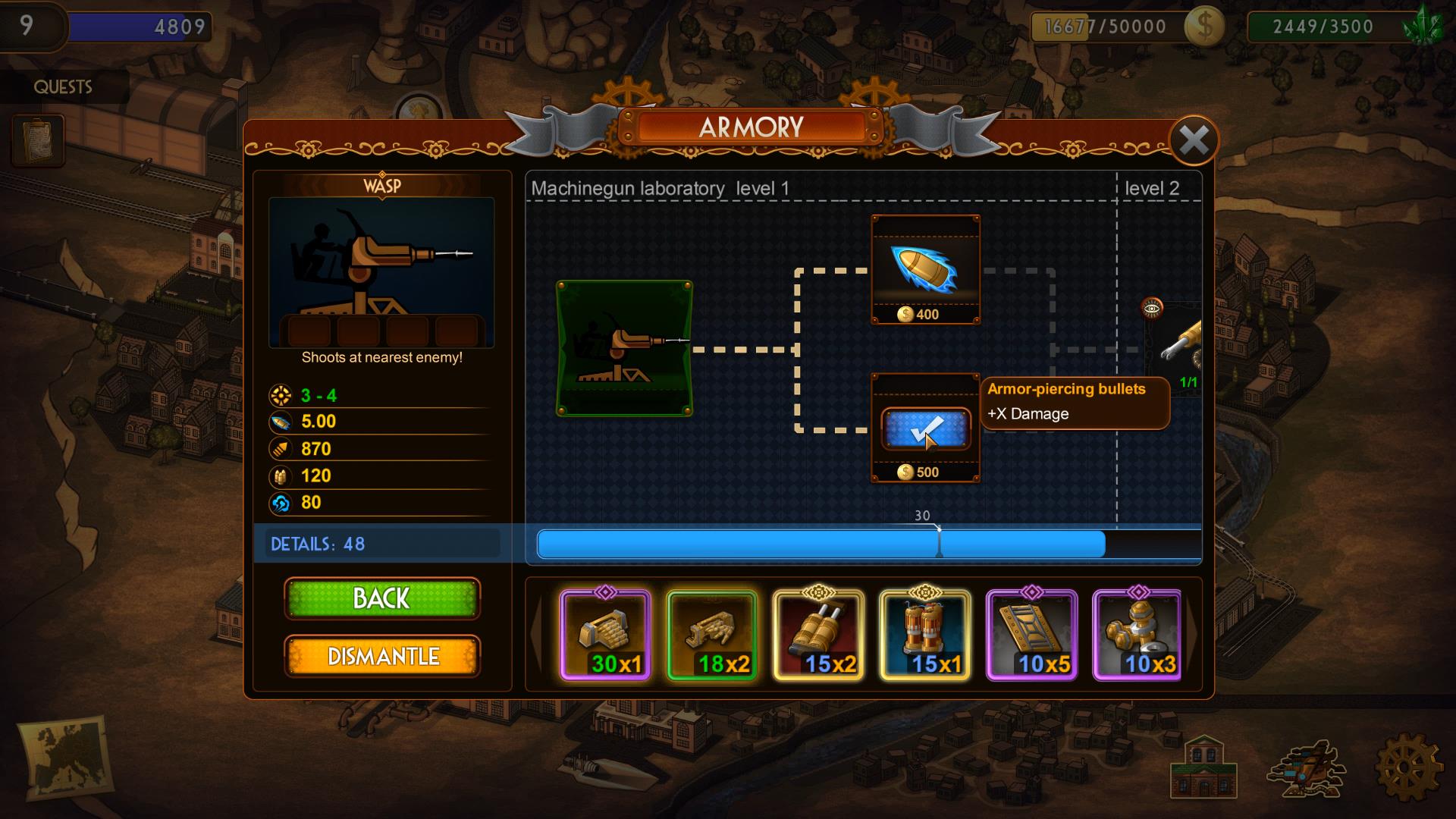Open the airship icon
The width and height of the screenshot is (1456, 819).
pos(1304,769)
